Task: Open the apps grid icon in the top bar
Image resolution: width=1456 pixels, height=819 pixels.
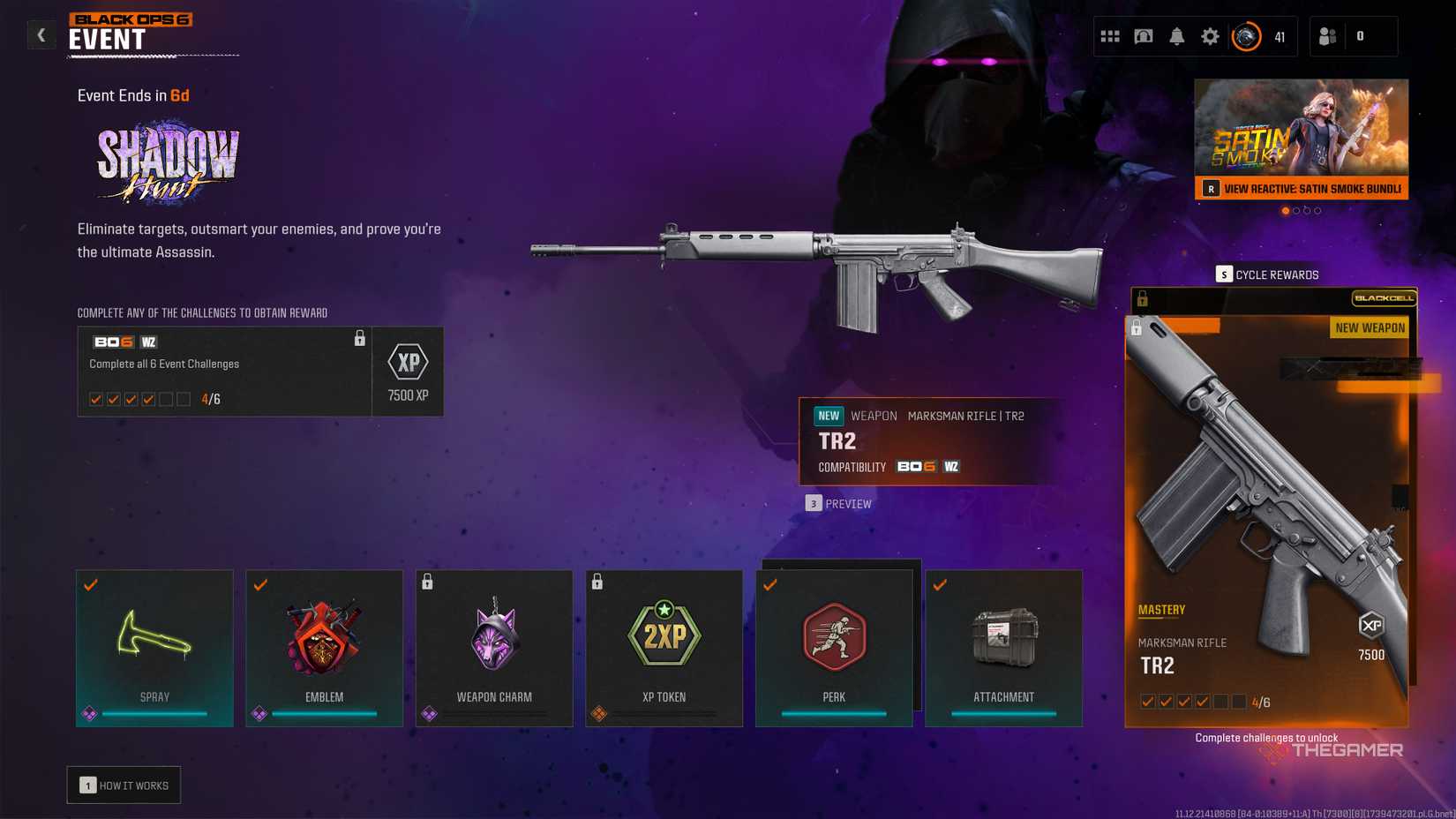Action: (1109, 36)
